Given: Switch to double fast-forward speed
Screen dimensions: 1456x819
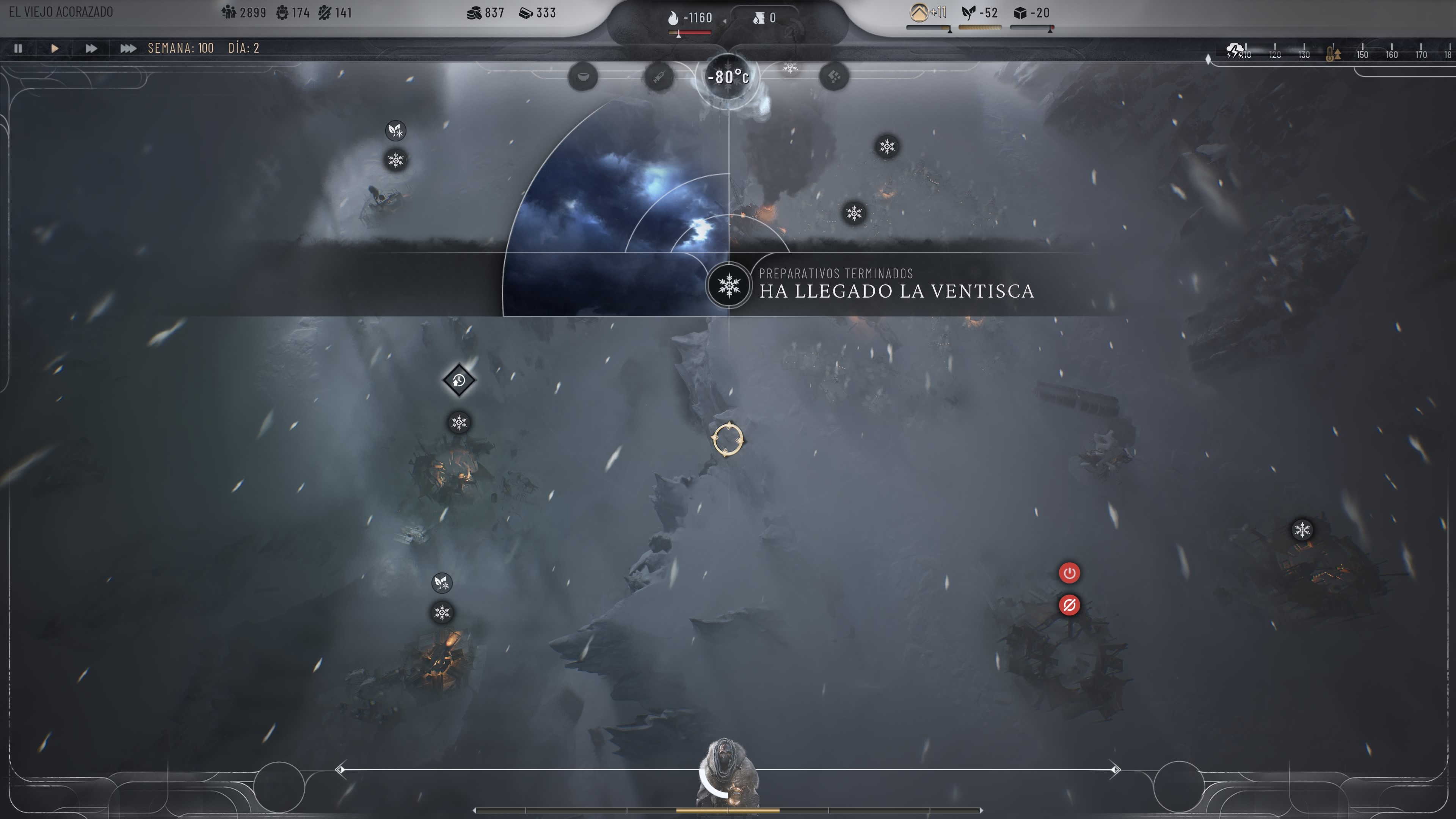Looking at the screenshot, I should pyautogui.click(x=91, y=49).
